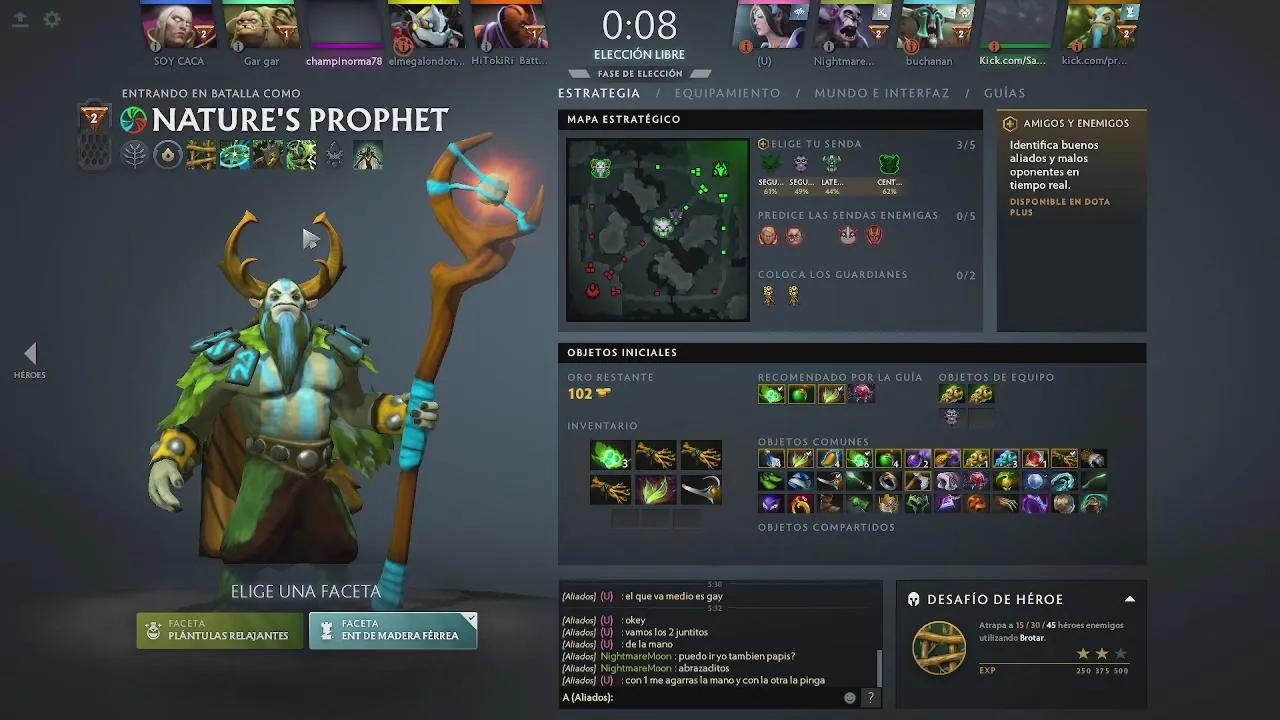The width and height of the screenshot is (1280, 720).
Task: Select the Teleportation ability icon
Action: (x=234, y=155)
